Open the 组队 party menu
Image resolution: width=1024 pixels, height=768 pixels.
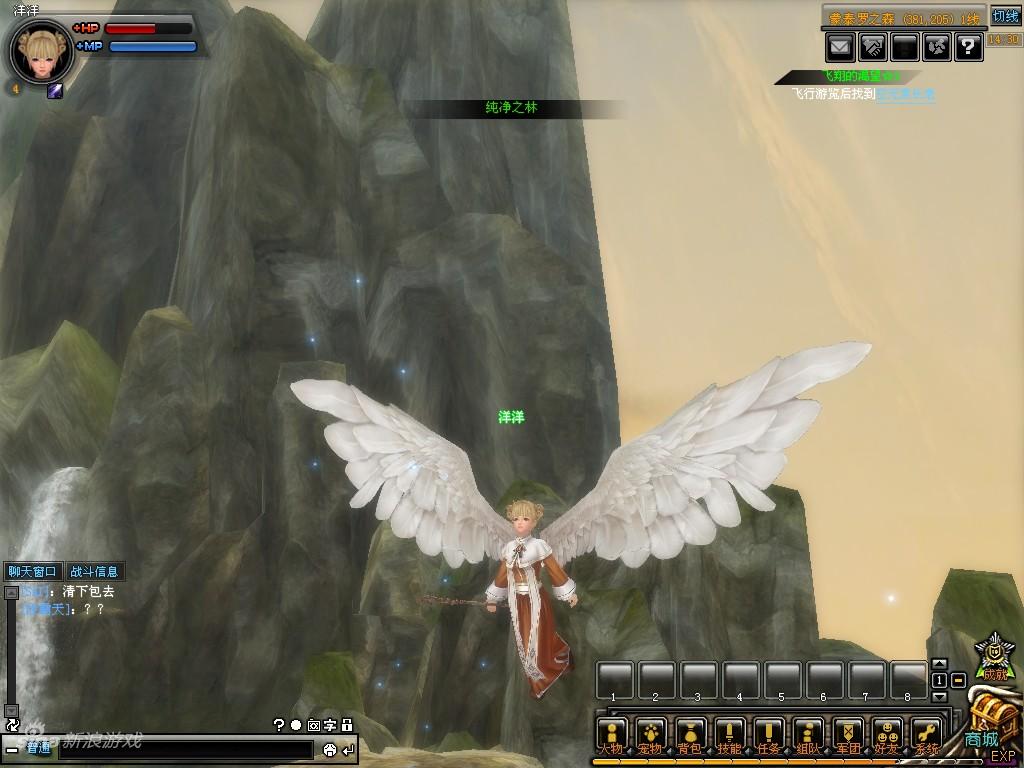pos(809,734)
